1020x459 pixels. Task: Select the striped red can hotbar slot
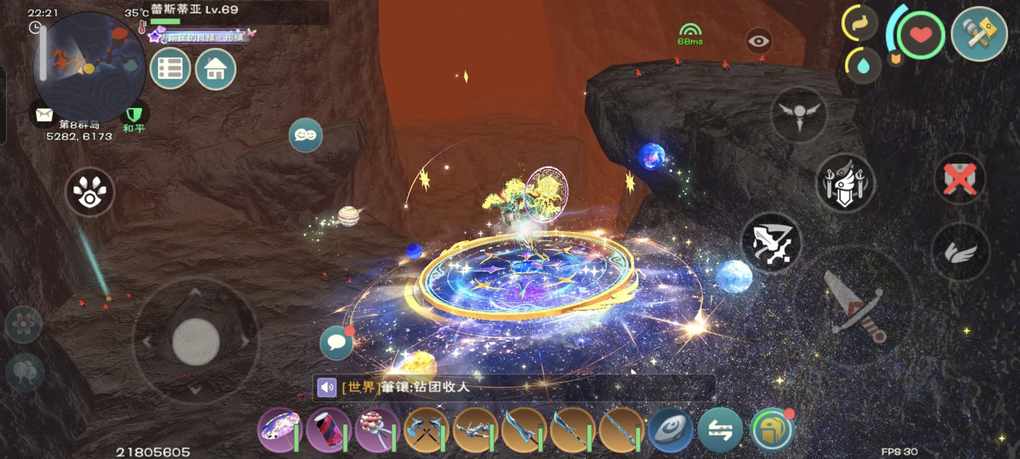coord(327,430)
